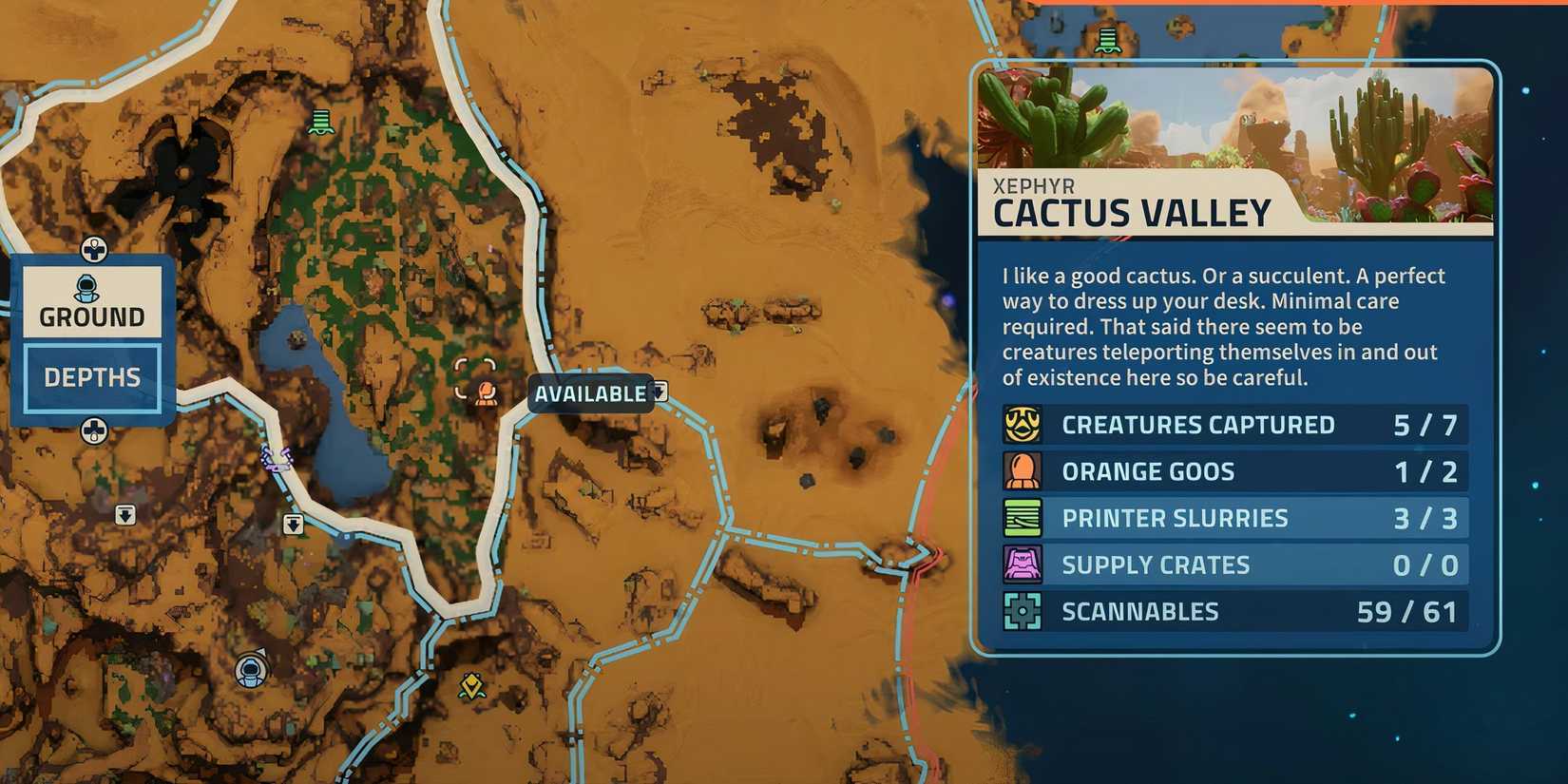Screen dimensions: 1568x784
Task: Select the highlighted Printer Slurries row
Action: (1226, 517)
